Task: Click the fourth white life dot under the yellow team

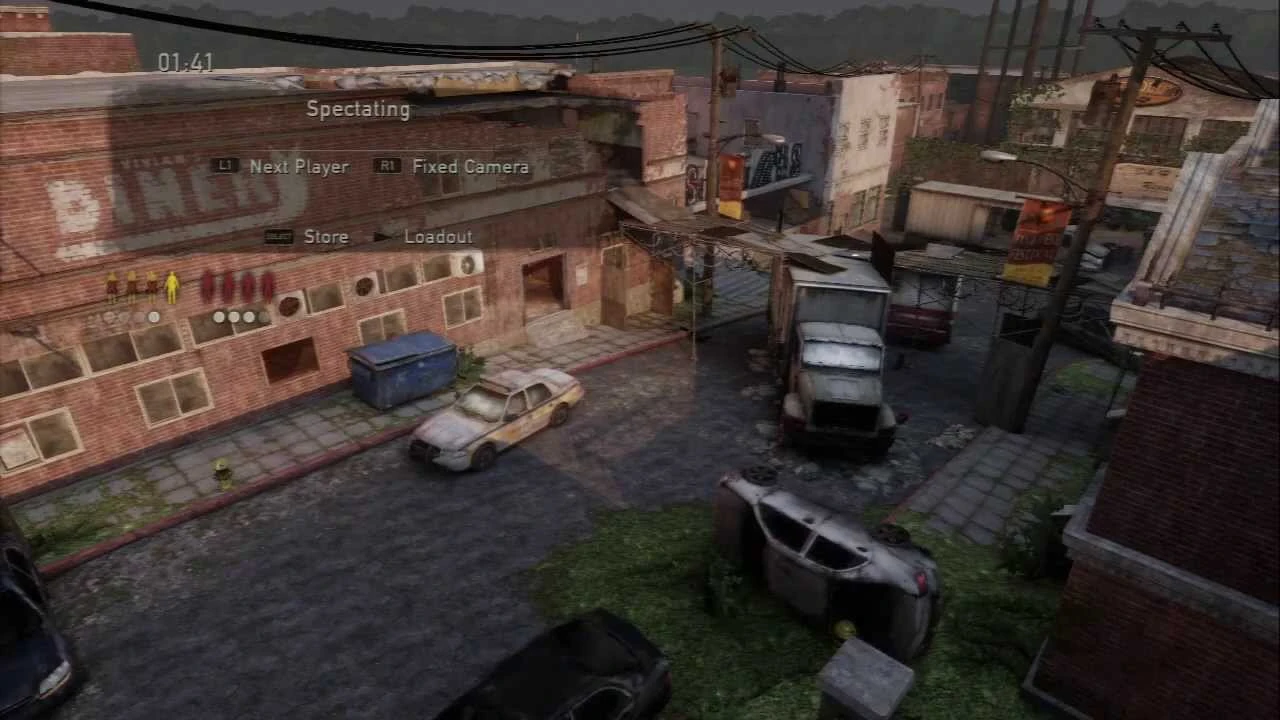Action: (153, 317)
